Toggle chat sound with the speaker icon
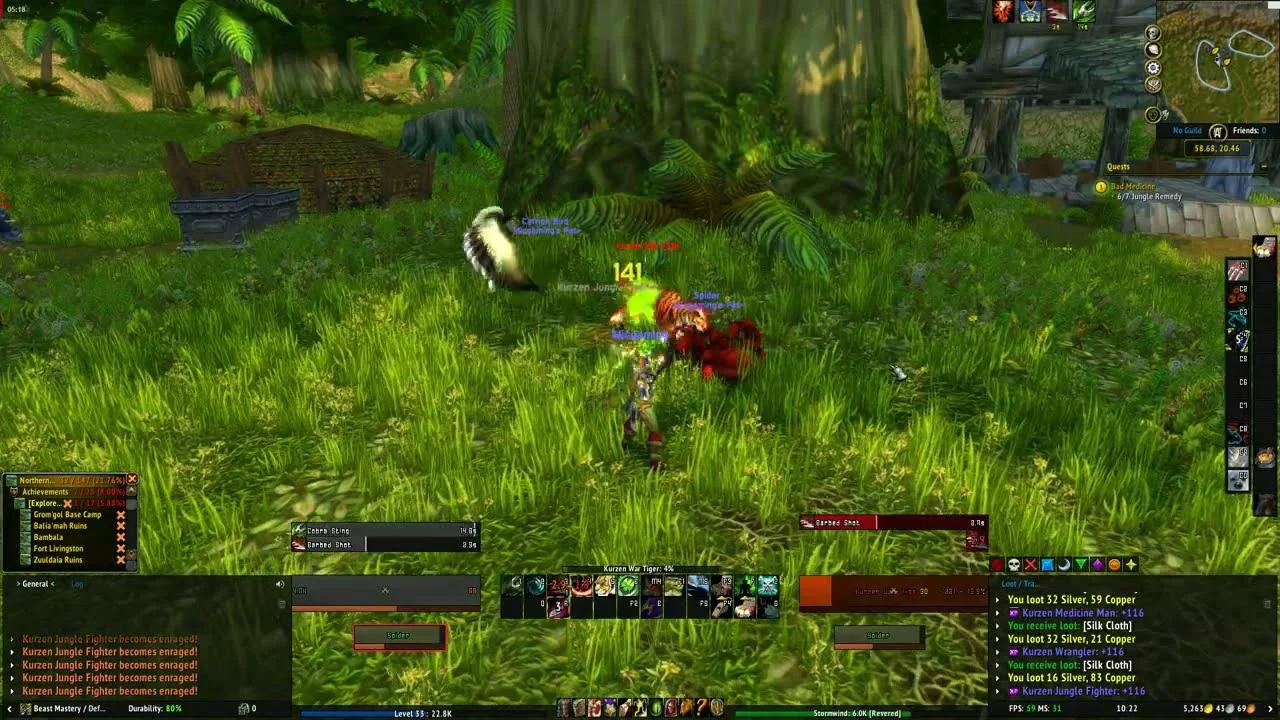Screen dimensions: 1280x720 pyautogui.click(x=279, y=584)
